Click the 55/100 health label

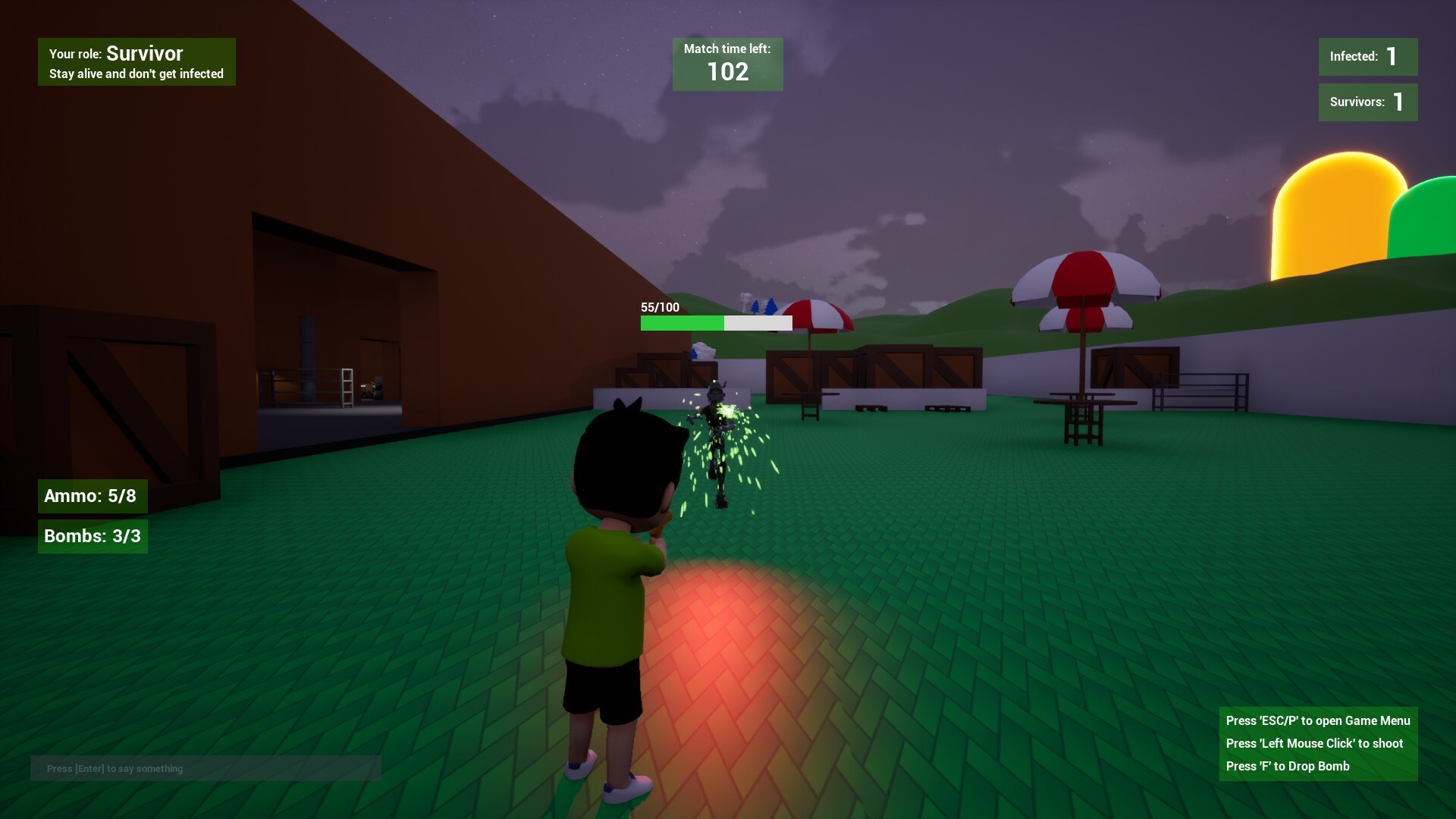tap(659, 308)
